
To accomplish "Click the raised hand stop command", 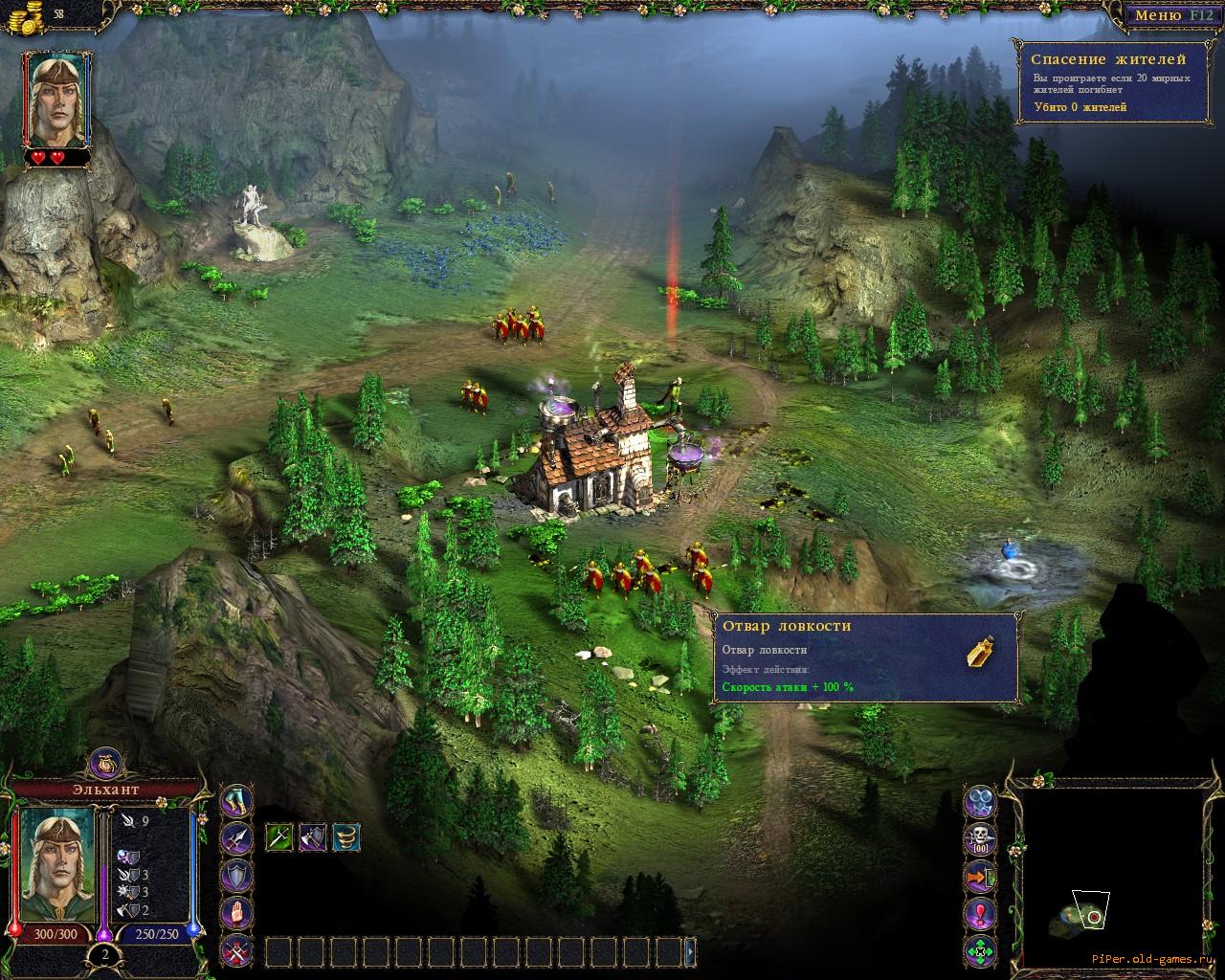I will coord(236,913).
